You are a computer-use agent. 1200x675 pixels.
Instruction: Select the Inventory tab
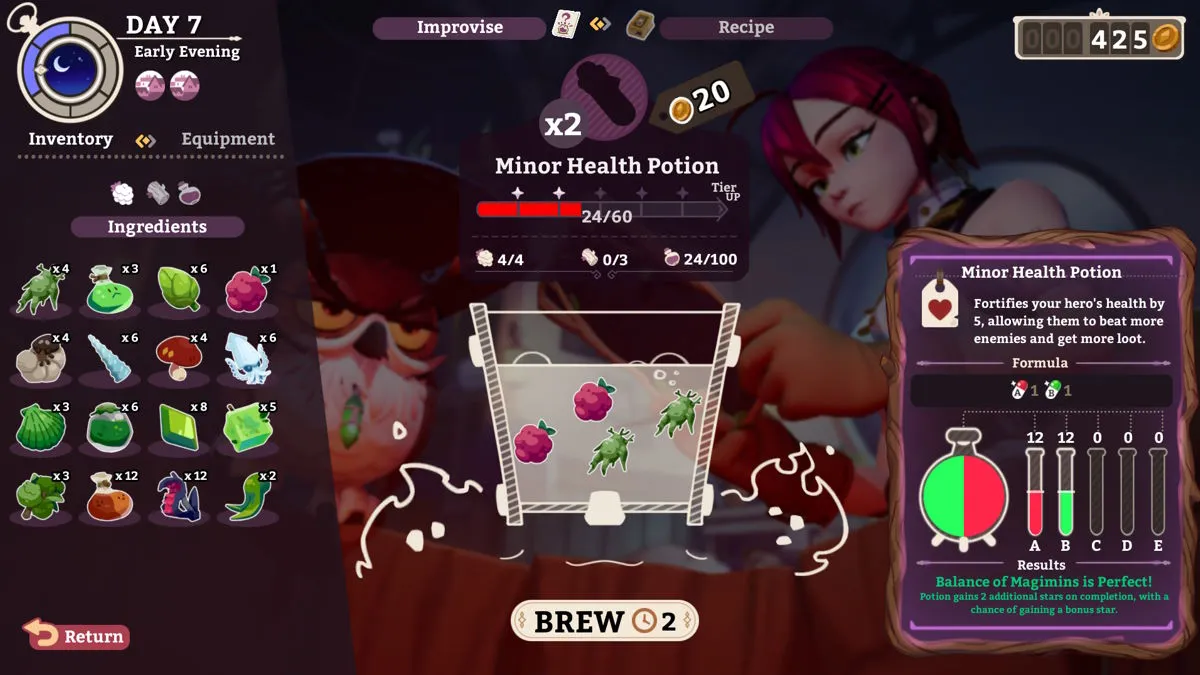(70, 139)
